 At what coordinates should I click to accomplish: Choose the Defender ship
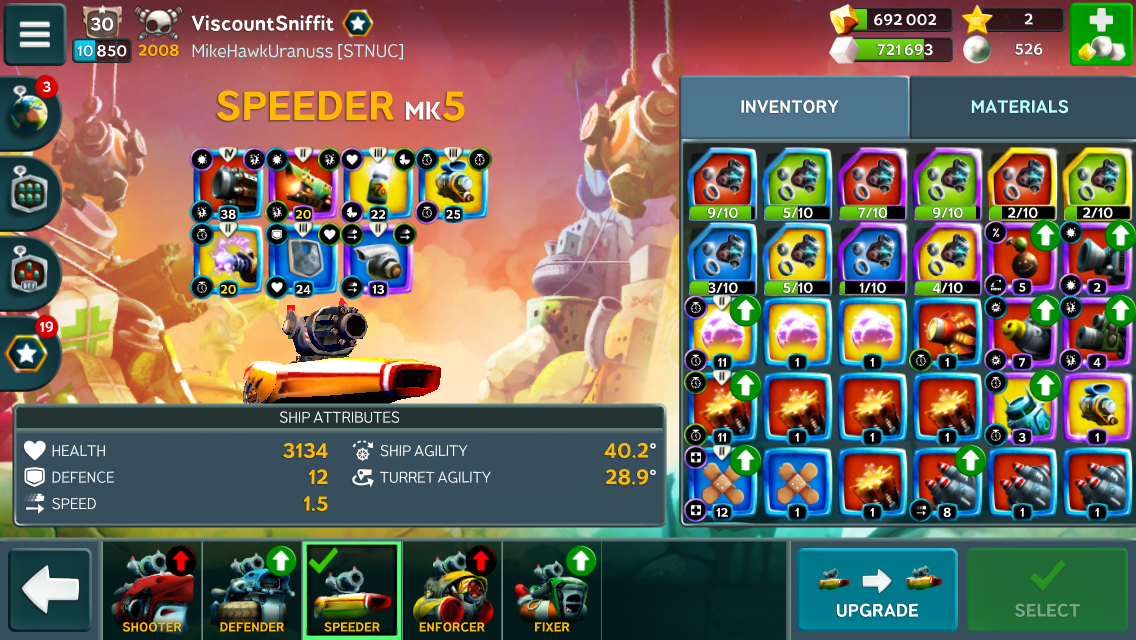252,591
